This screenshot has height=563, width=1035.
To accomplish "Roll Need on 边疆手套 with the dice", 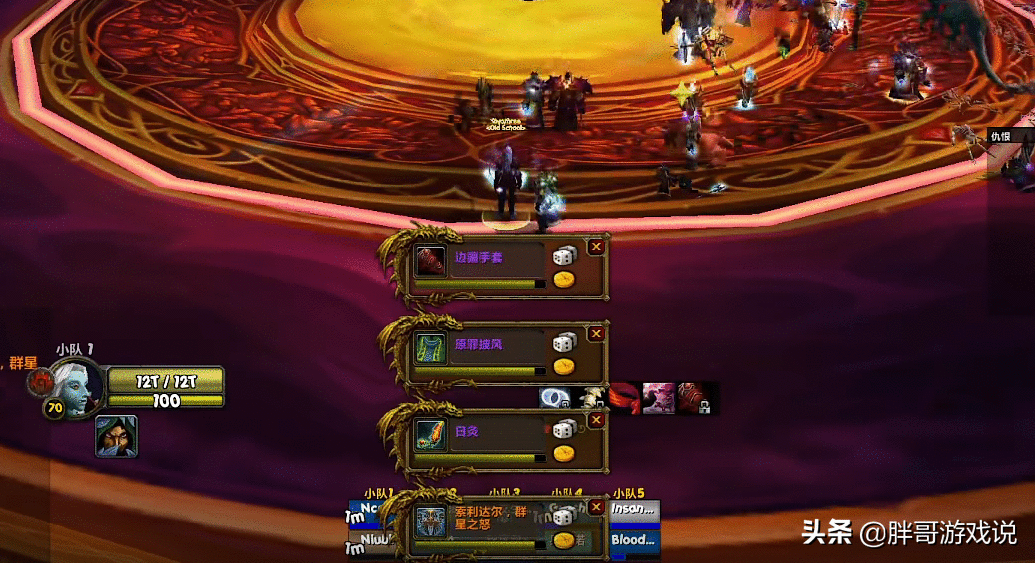I will coord(565,256).
